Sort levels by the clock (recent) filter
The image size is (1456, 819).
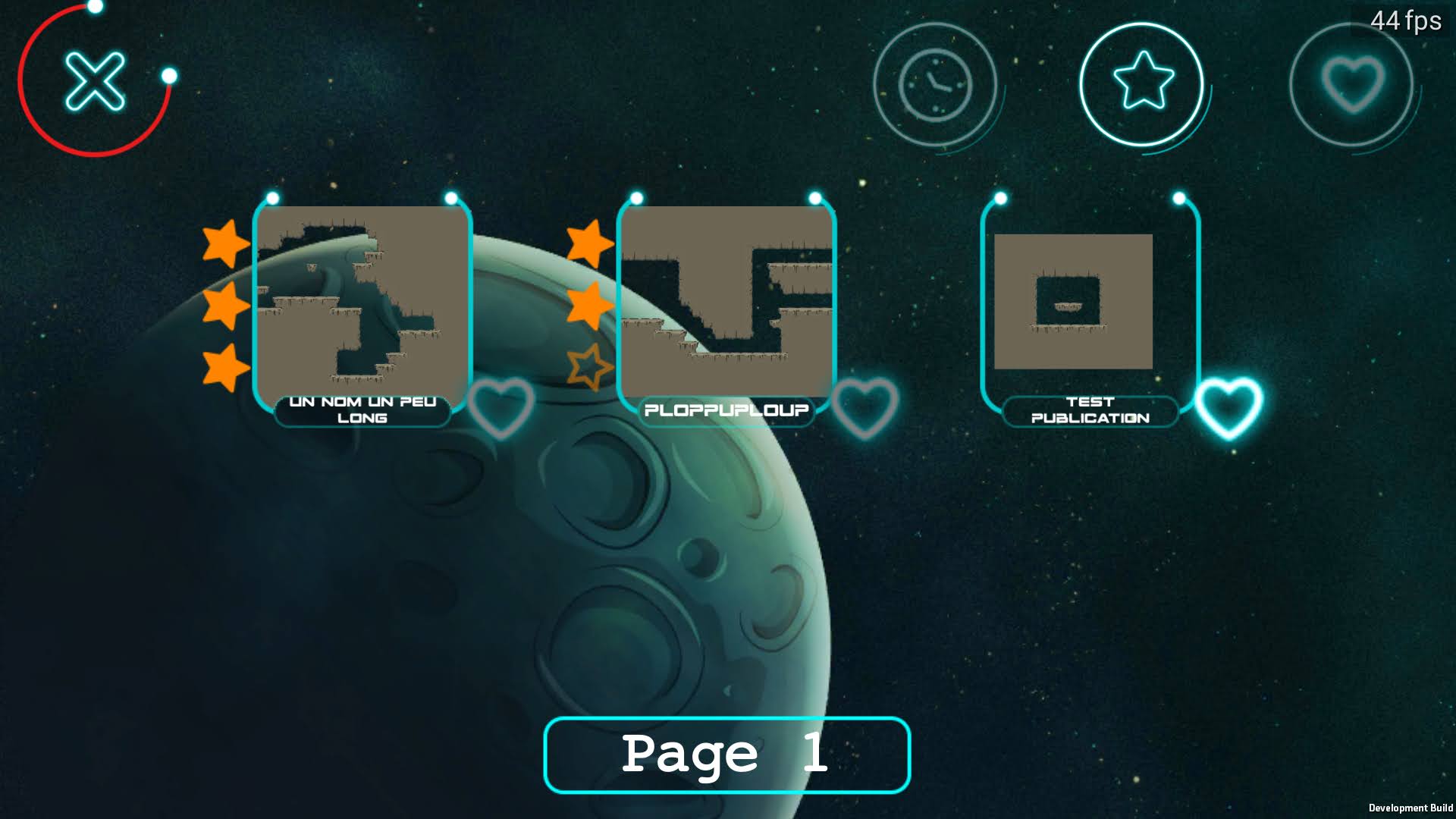(x=935, y=84)
